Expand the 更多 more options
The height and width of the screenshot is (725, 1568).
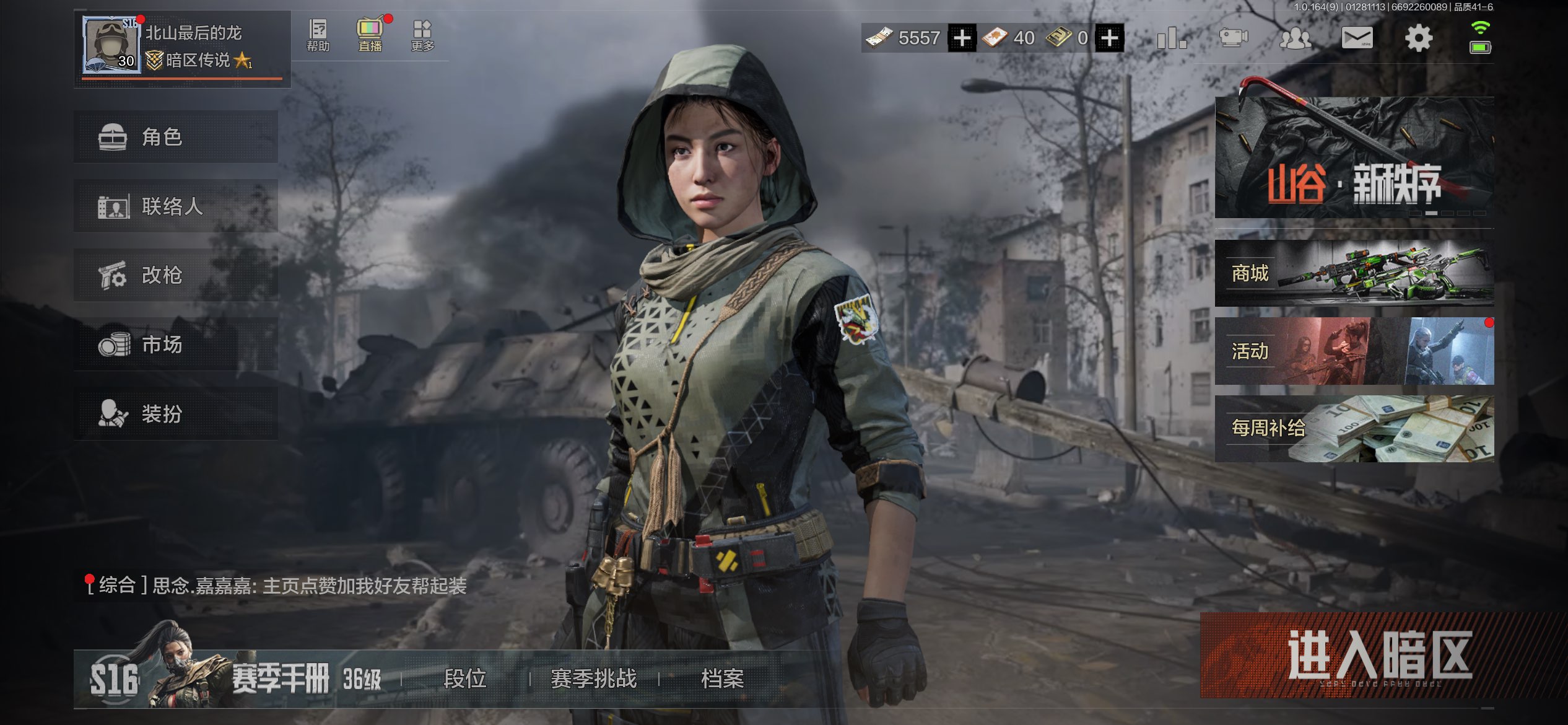(422, 35)
